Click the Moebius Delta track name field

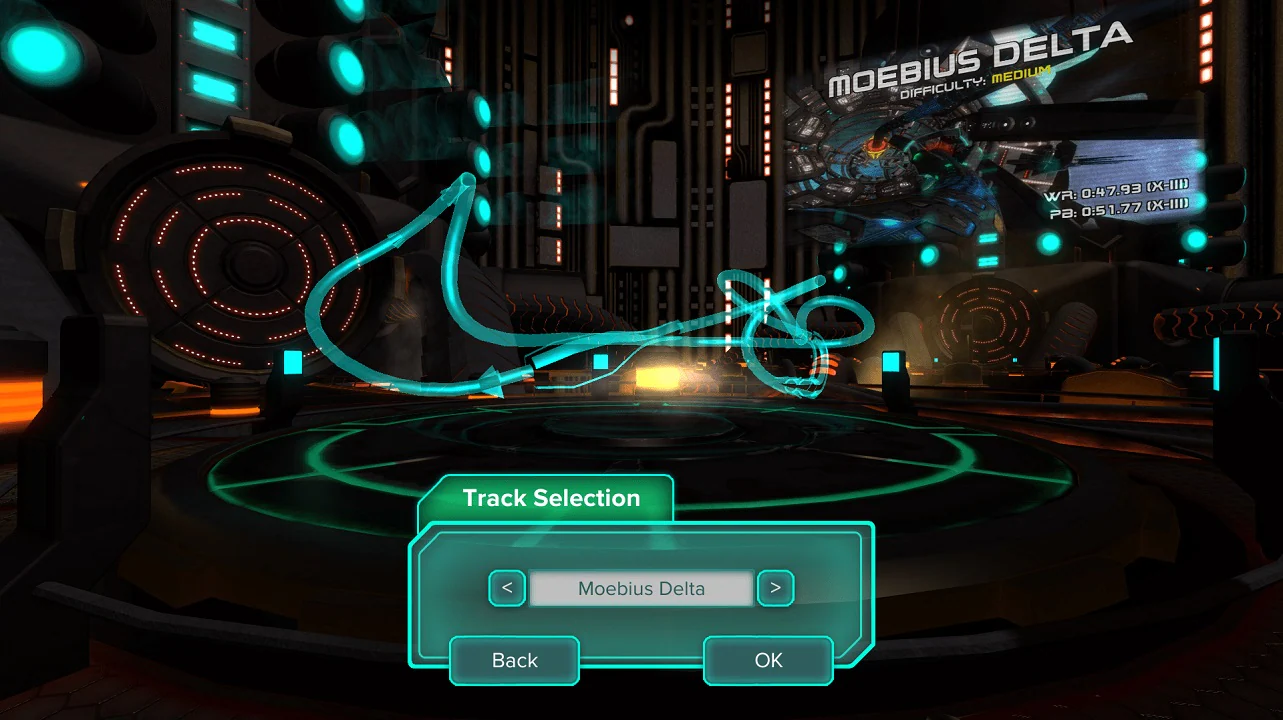pos(641,588)
